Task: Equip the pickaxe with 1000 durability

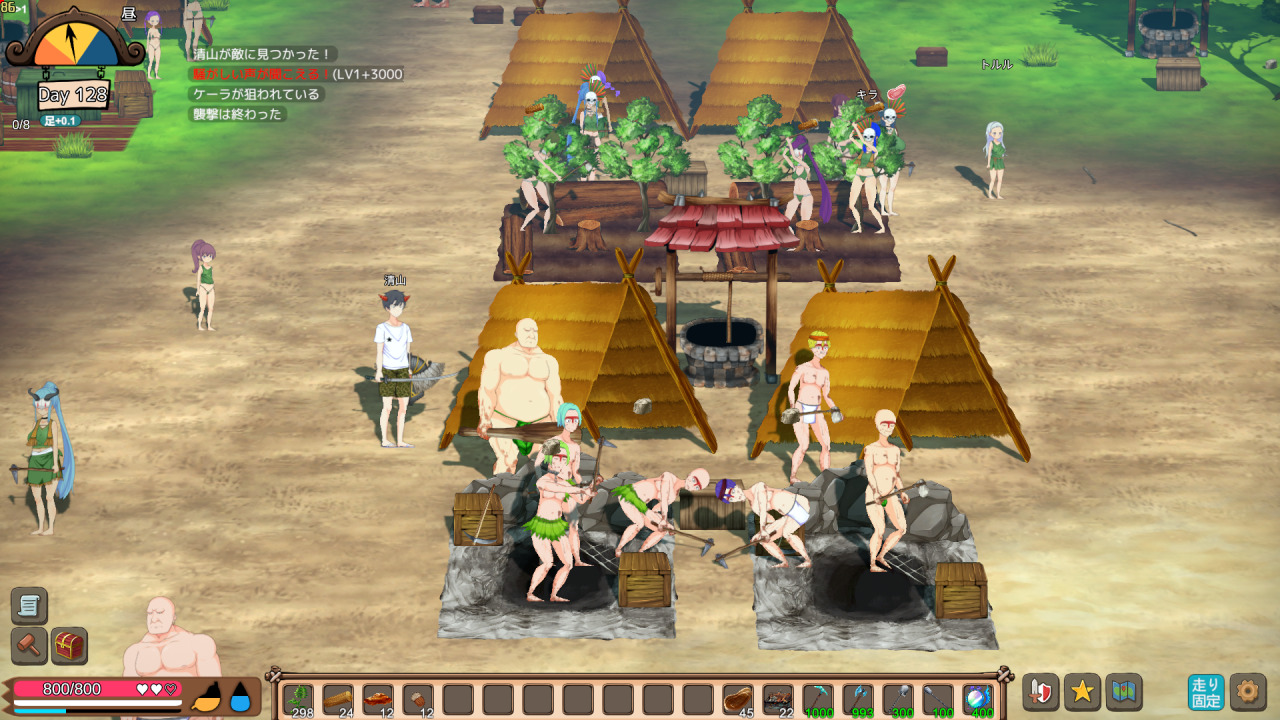Action: point(818,699)
